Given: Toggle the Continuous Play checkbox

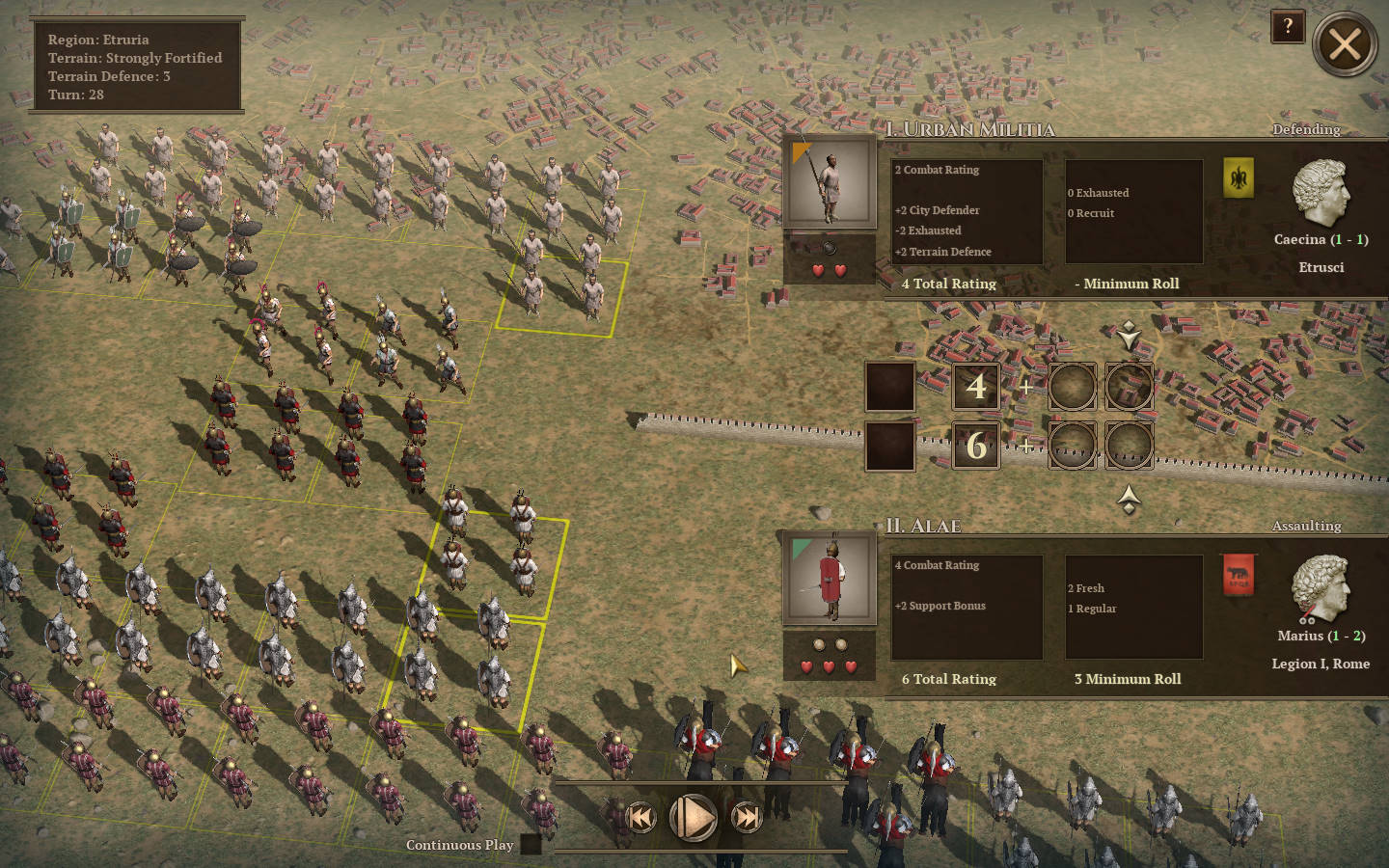Looking at the screenshot, I should tap(530, 845).
